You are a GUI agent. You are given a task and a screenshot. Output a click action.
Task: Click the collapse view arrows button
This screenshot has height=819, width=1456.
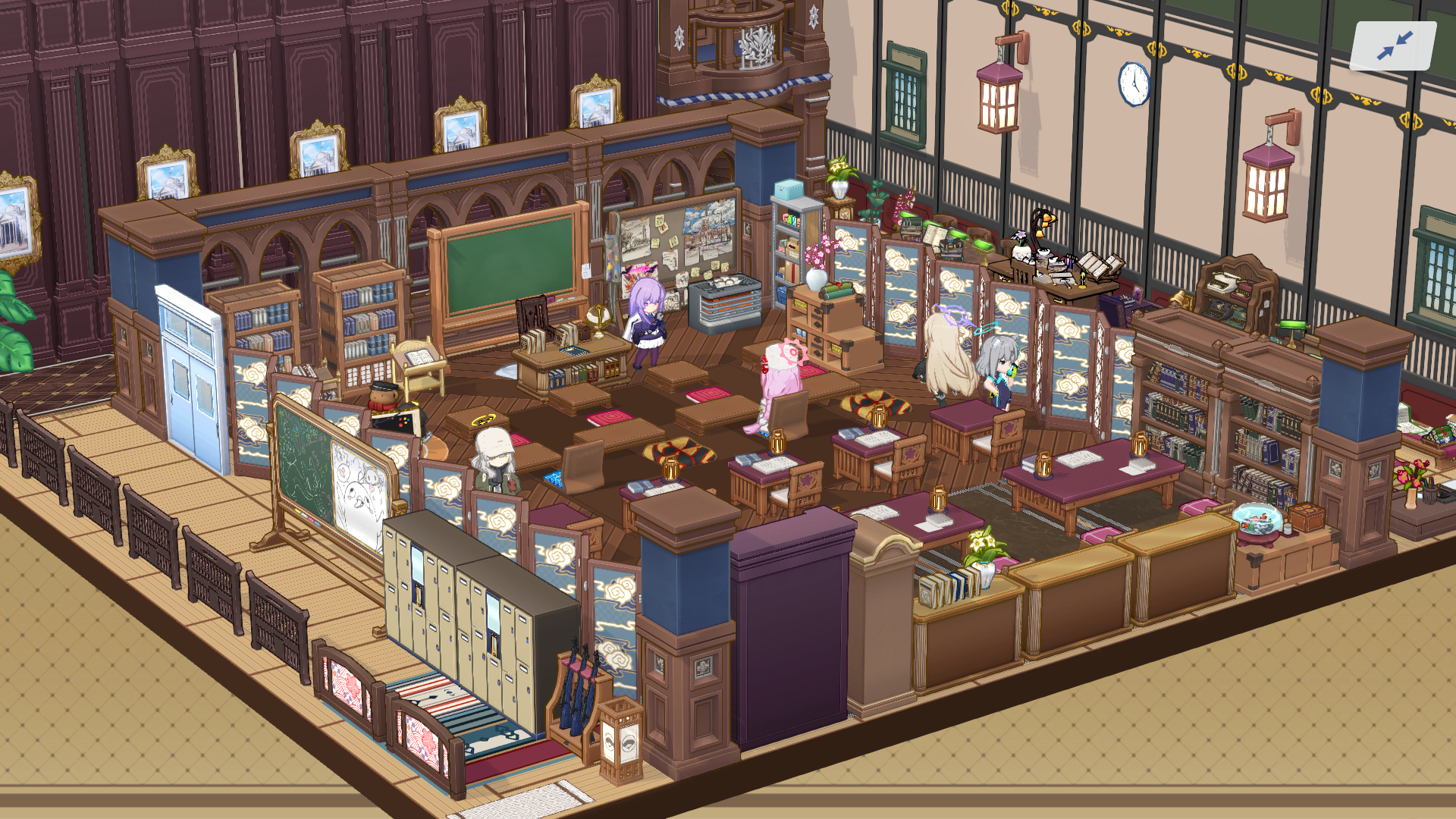tap(1394, 46)
